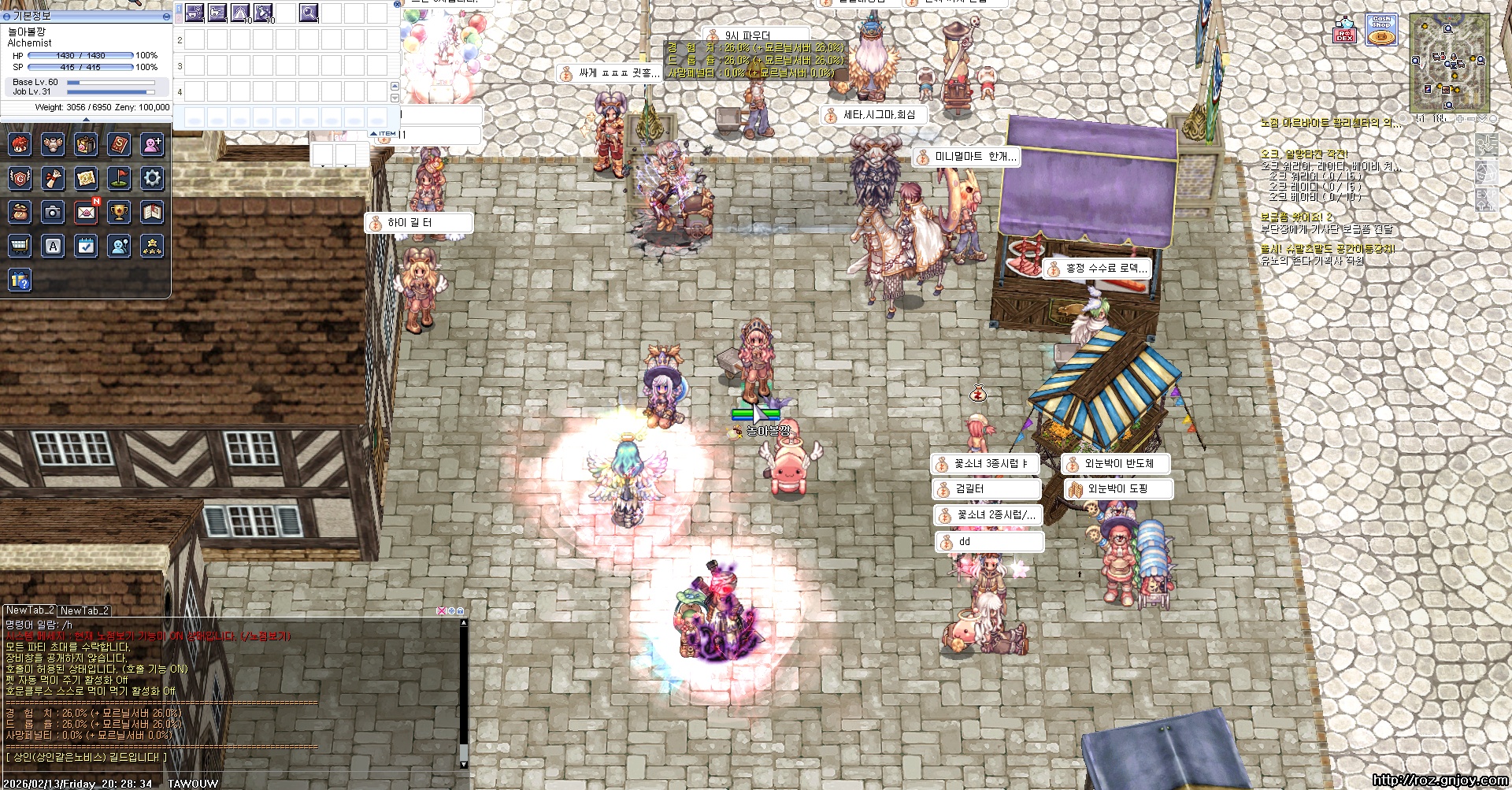The width and height of the screenshot is (1512, 790).
Task: Open the 검길터 vendor shop sign
Action: pyautogui.click(x=986, y=489)
